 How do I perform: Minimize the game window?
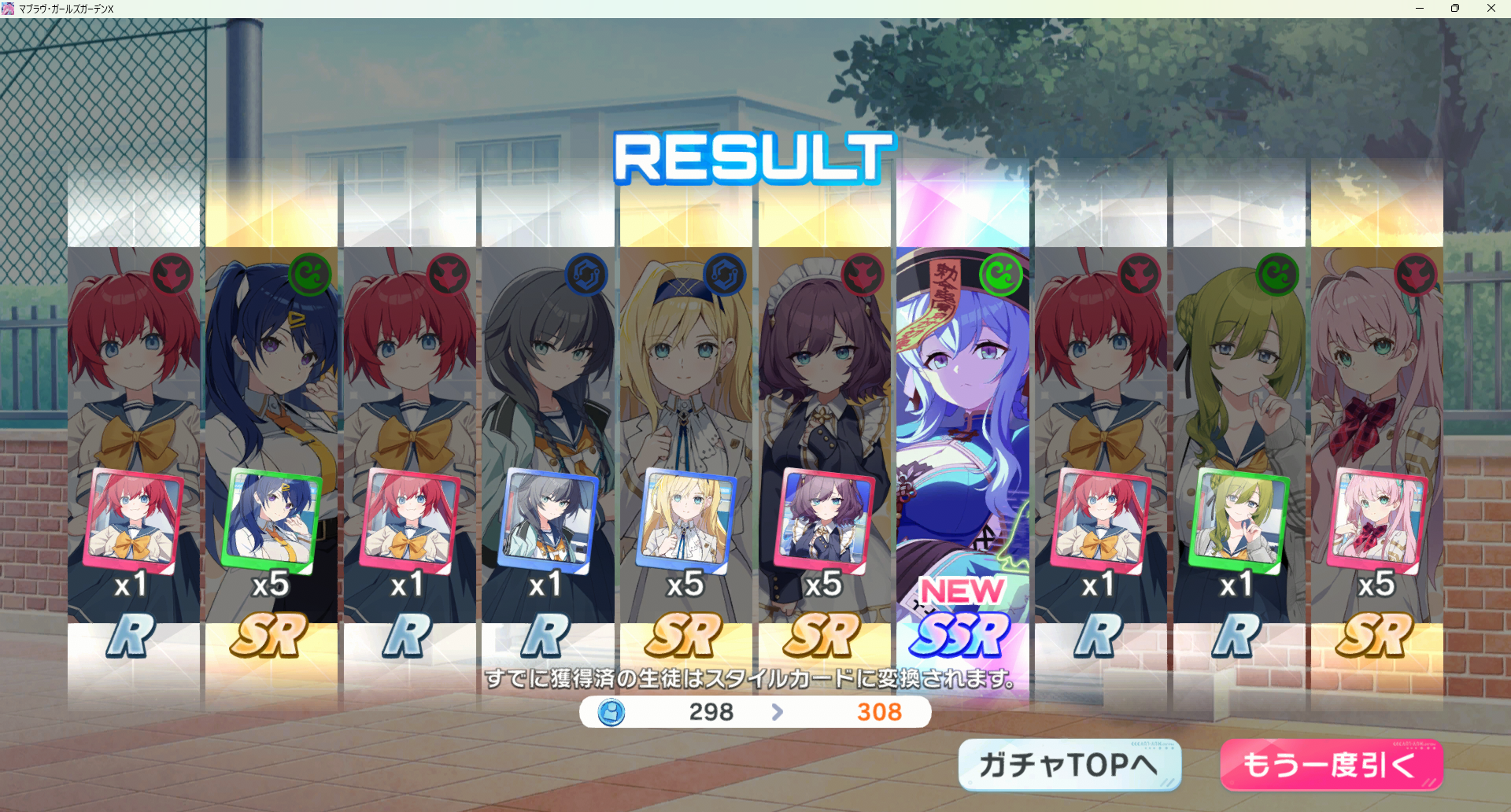[1420, 9]
